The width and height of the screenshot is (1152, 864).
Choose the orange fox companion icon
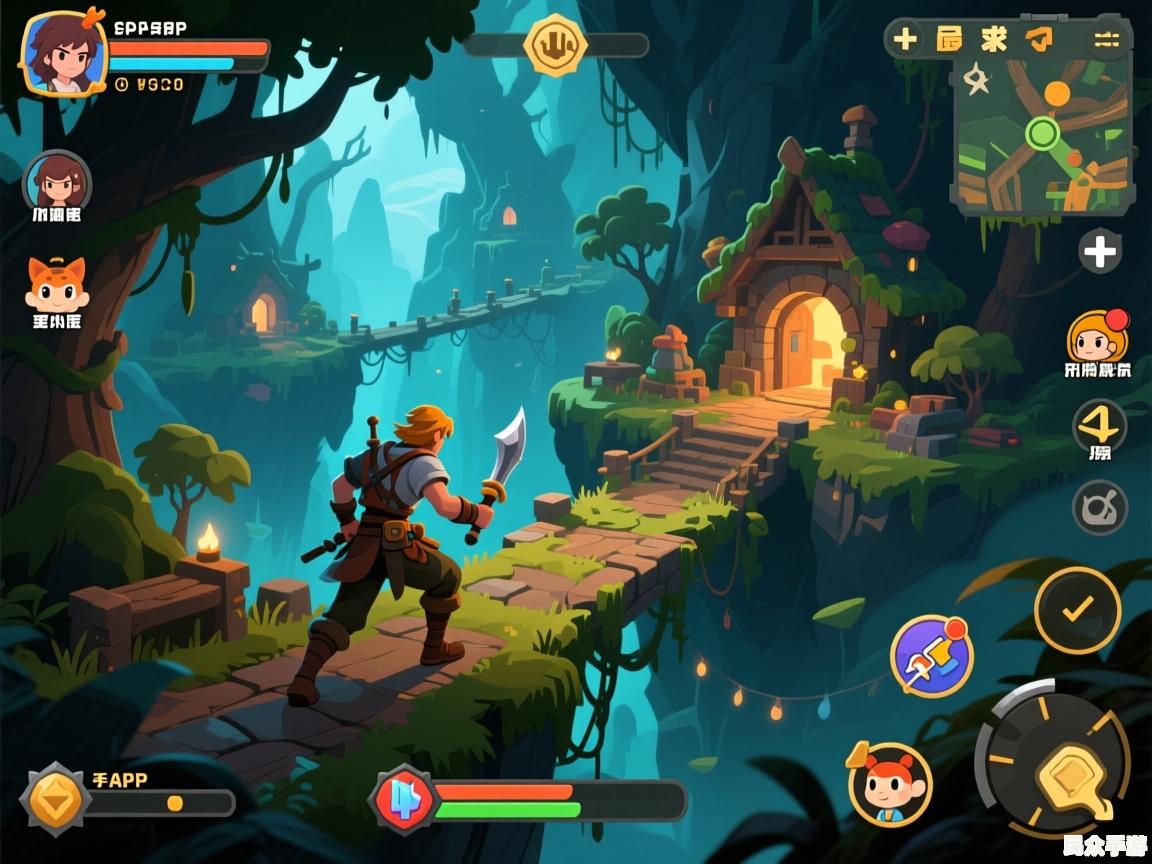(56, 283)
